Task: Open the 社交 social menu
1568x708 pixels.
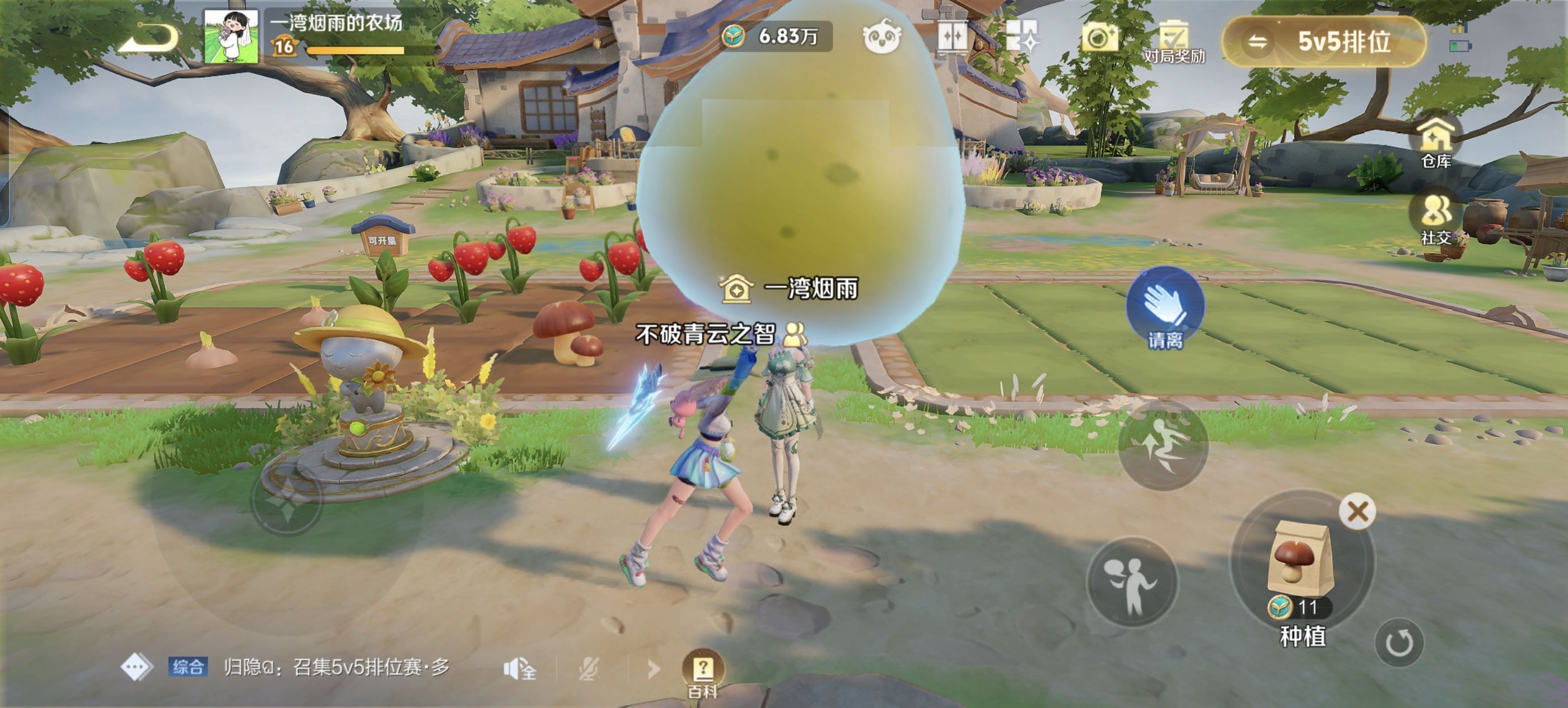Action: coord(1436,217)
